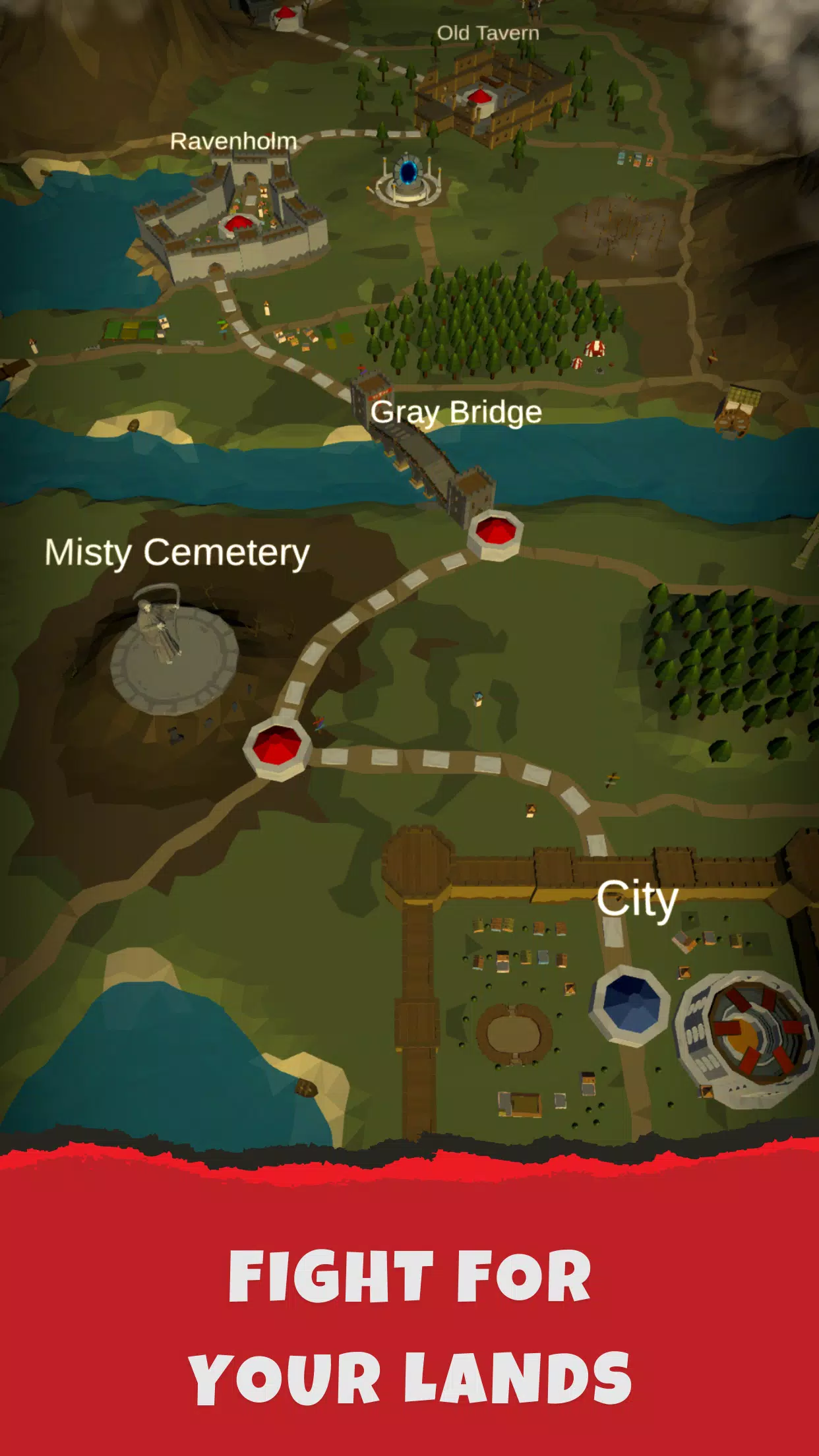This screenshot has width=819, height=1456.
Task: Open the Gray Bridge location label
Action: click(x=456, y=412)
